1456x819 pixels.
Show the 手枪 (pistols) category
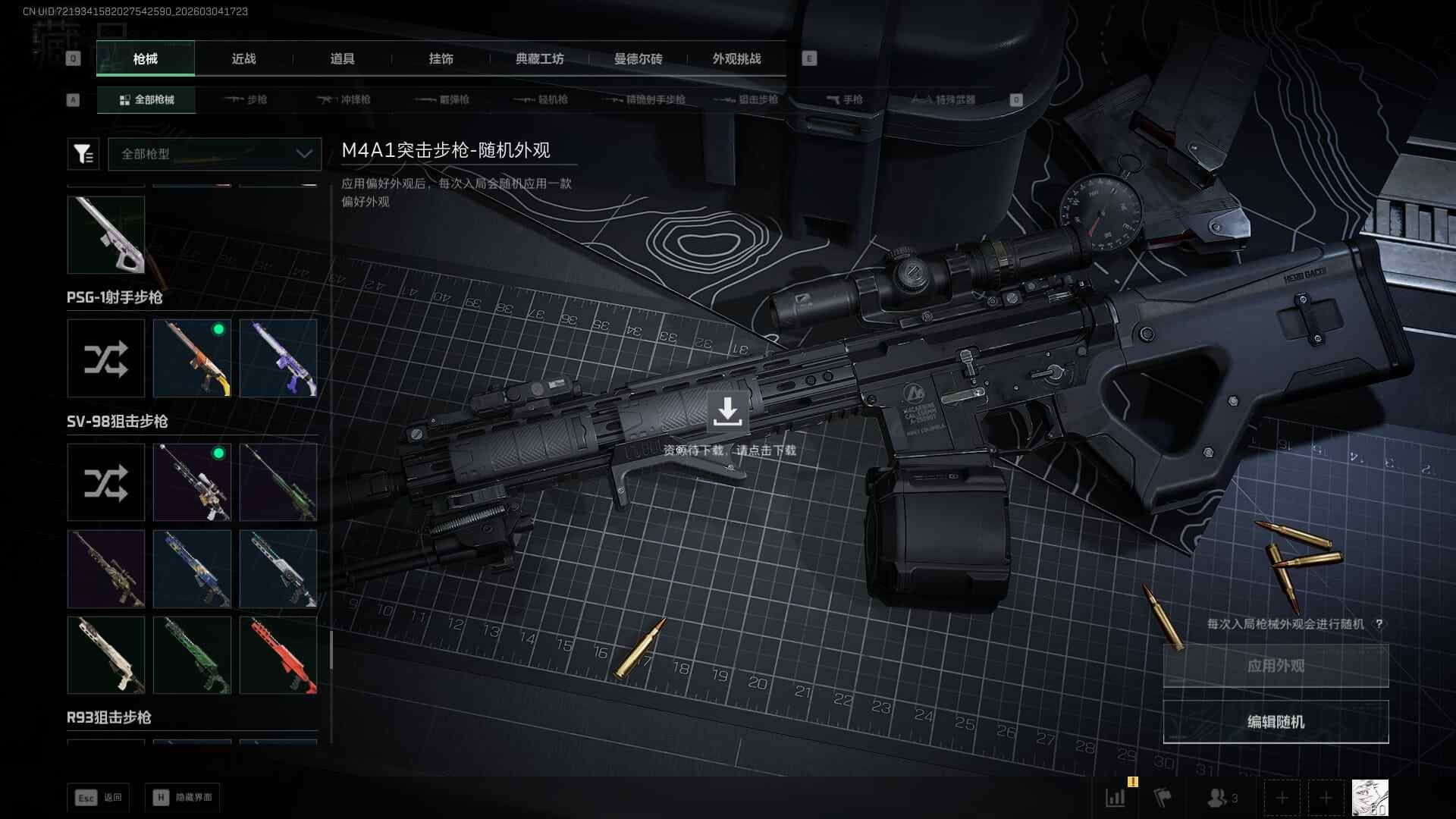pos(844,99)
